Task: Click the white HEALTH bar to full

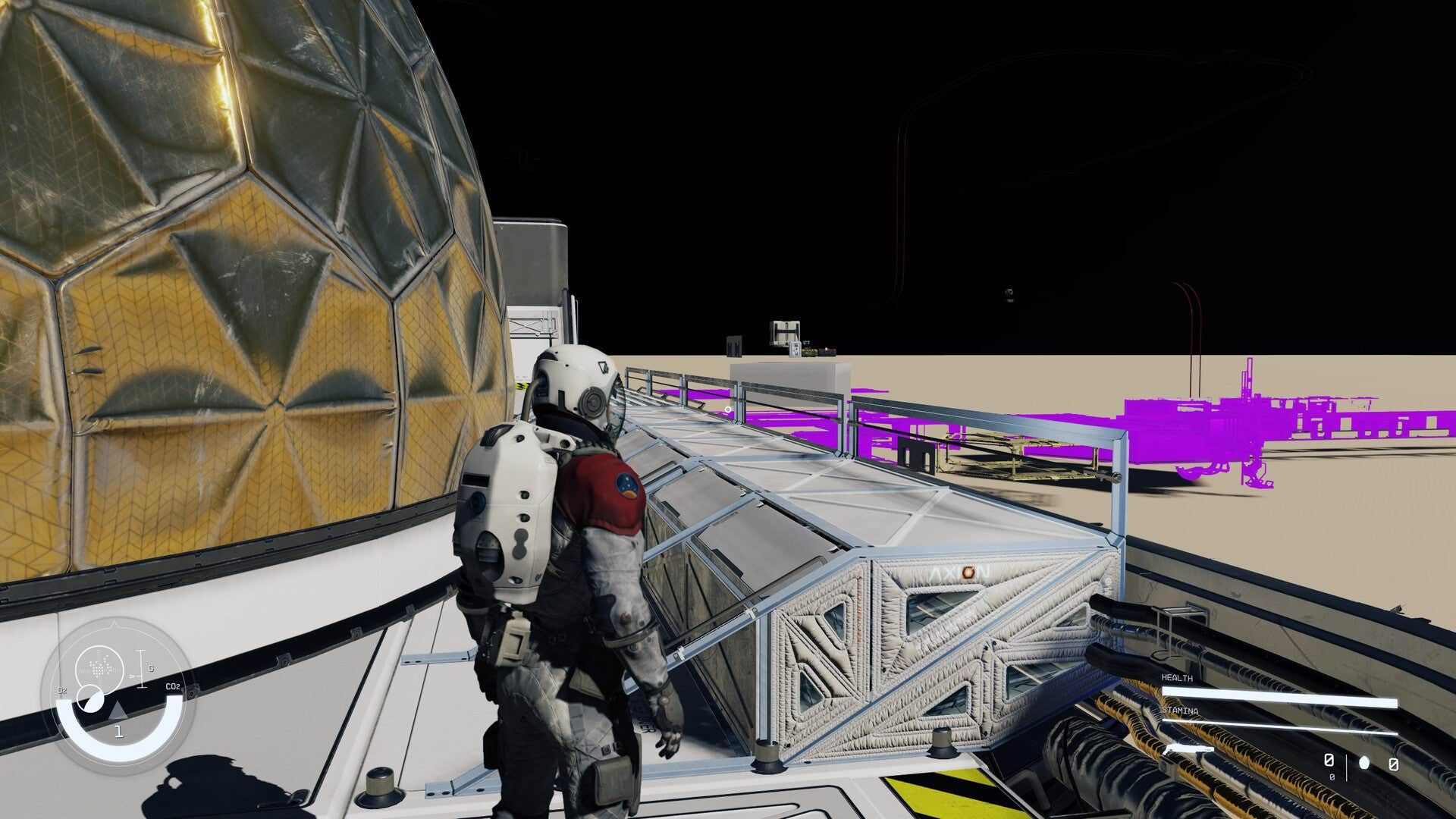Action: [x=1279, y=696]
